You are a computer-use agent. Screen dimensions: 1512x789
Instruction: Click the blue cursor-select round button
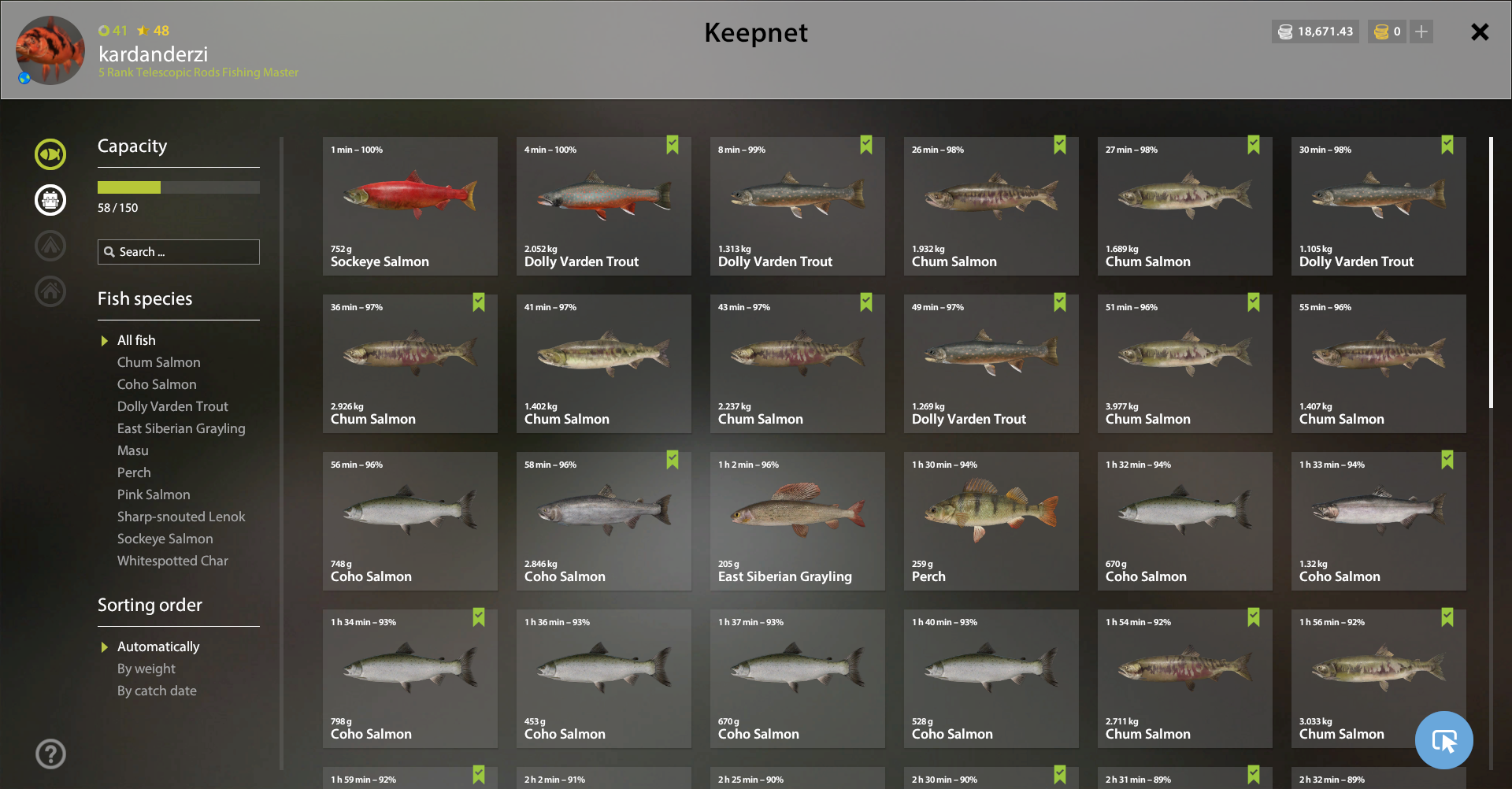pos(1443,740)
